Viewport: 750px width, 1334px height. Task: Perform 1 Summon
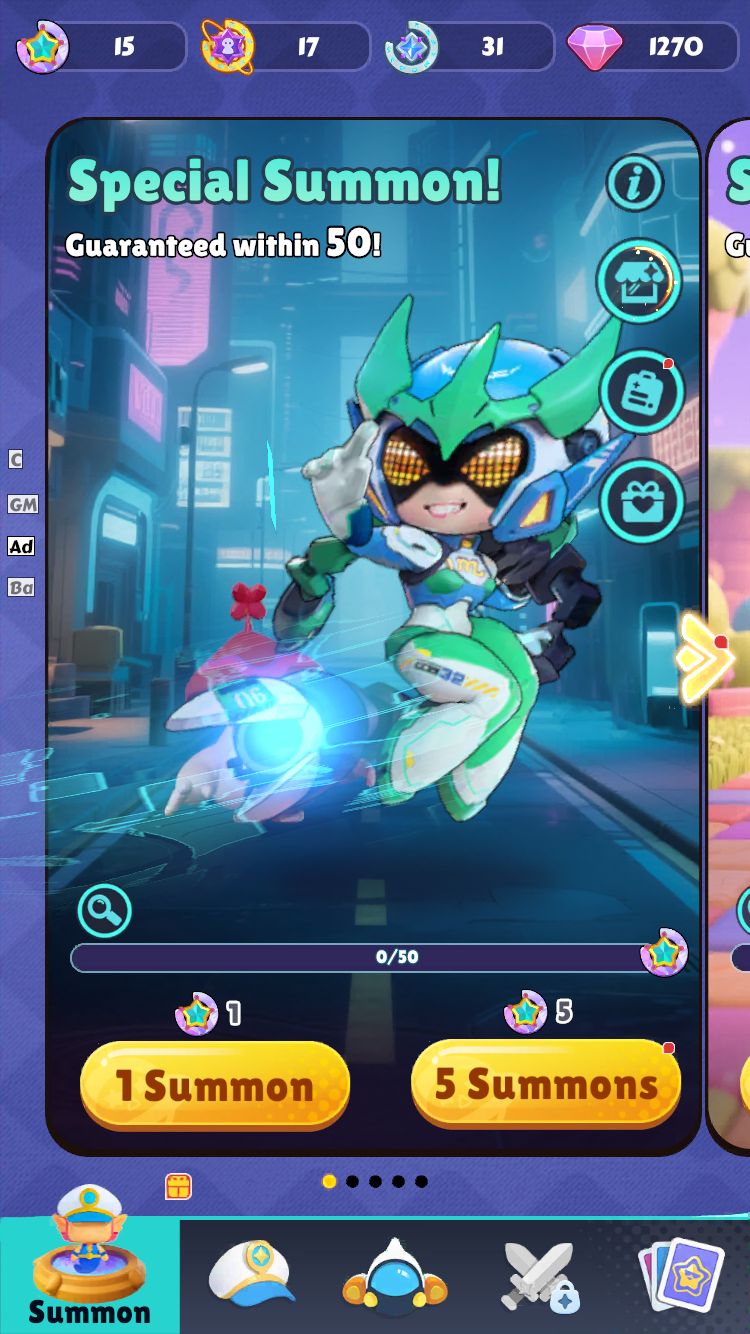(215, 1086)
